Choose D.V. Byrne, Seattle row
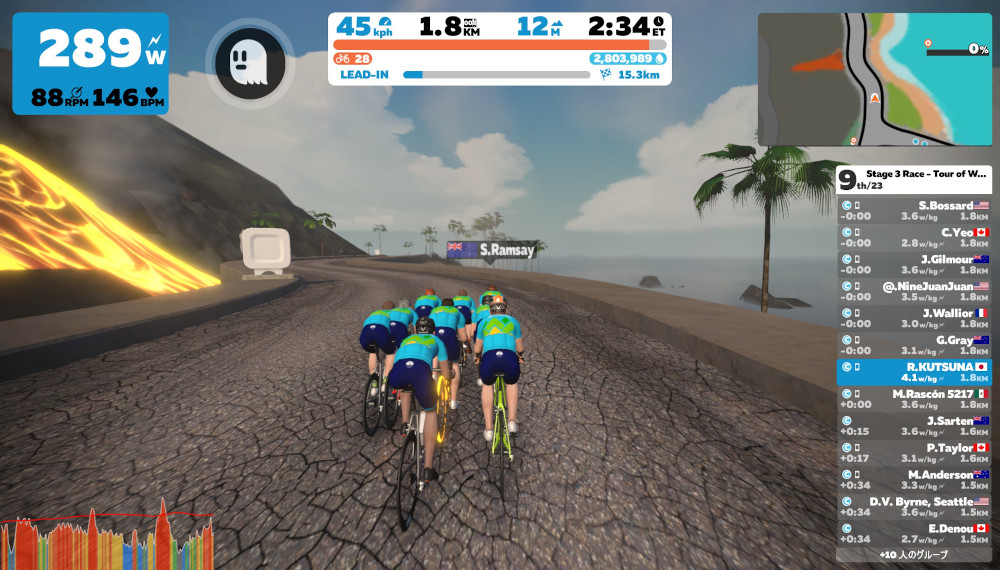The image size is (1000, 570). [x=913, y=507]
